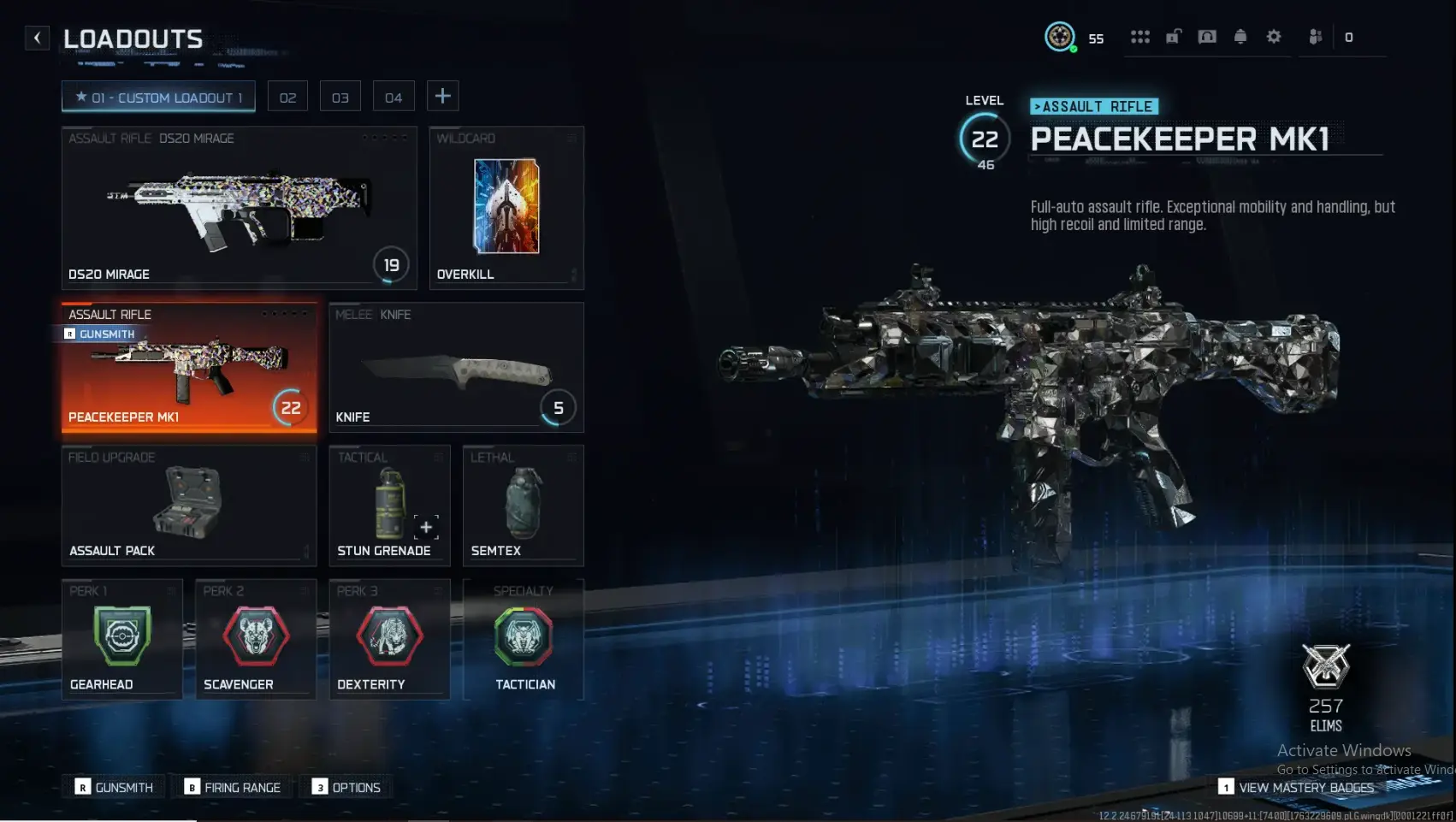Select the Dexterity perk icon
Viewport: 1456px width, 822px height.
tap(389, 636)
